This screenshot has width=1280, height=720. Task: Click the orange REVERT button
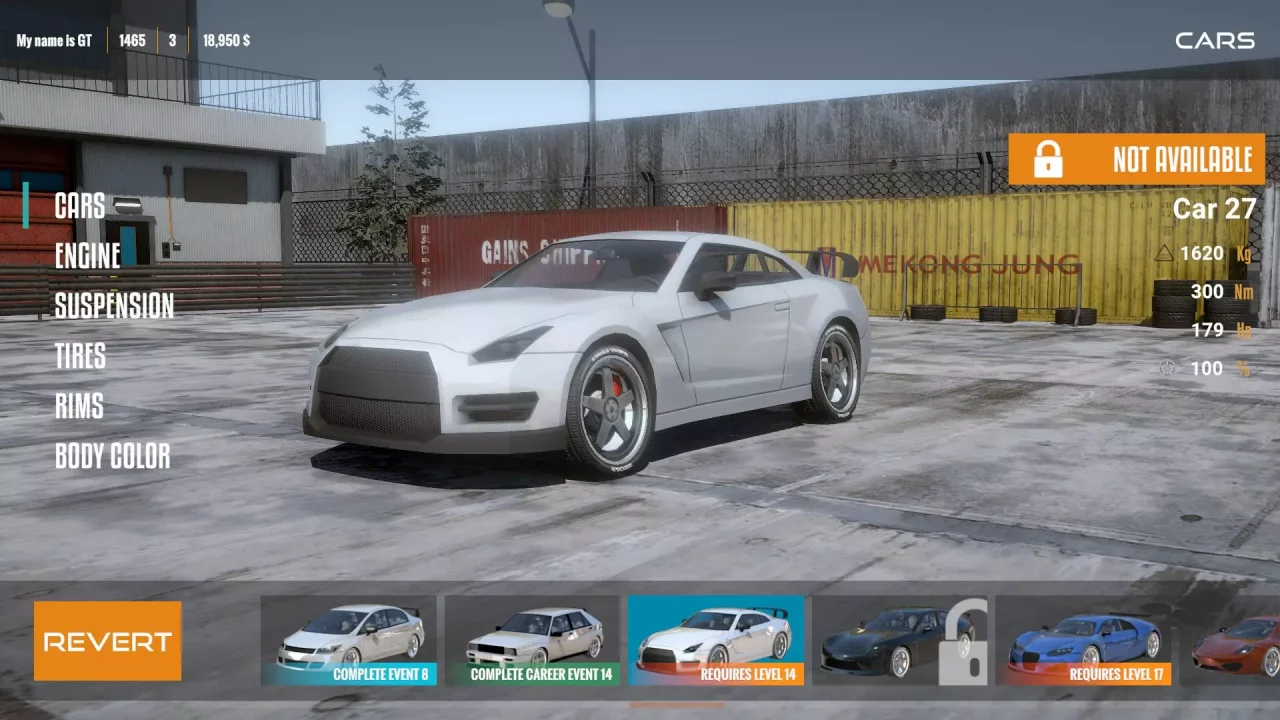(107, 643)
